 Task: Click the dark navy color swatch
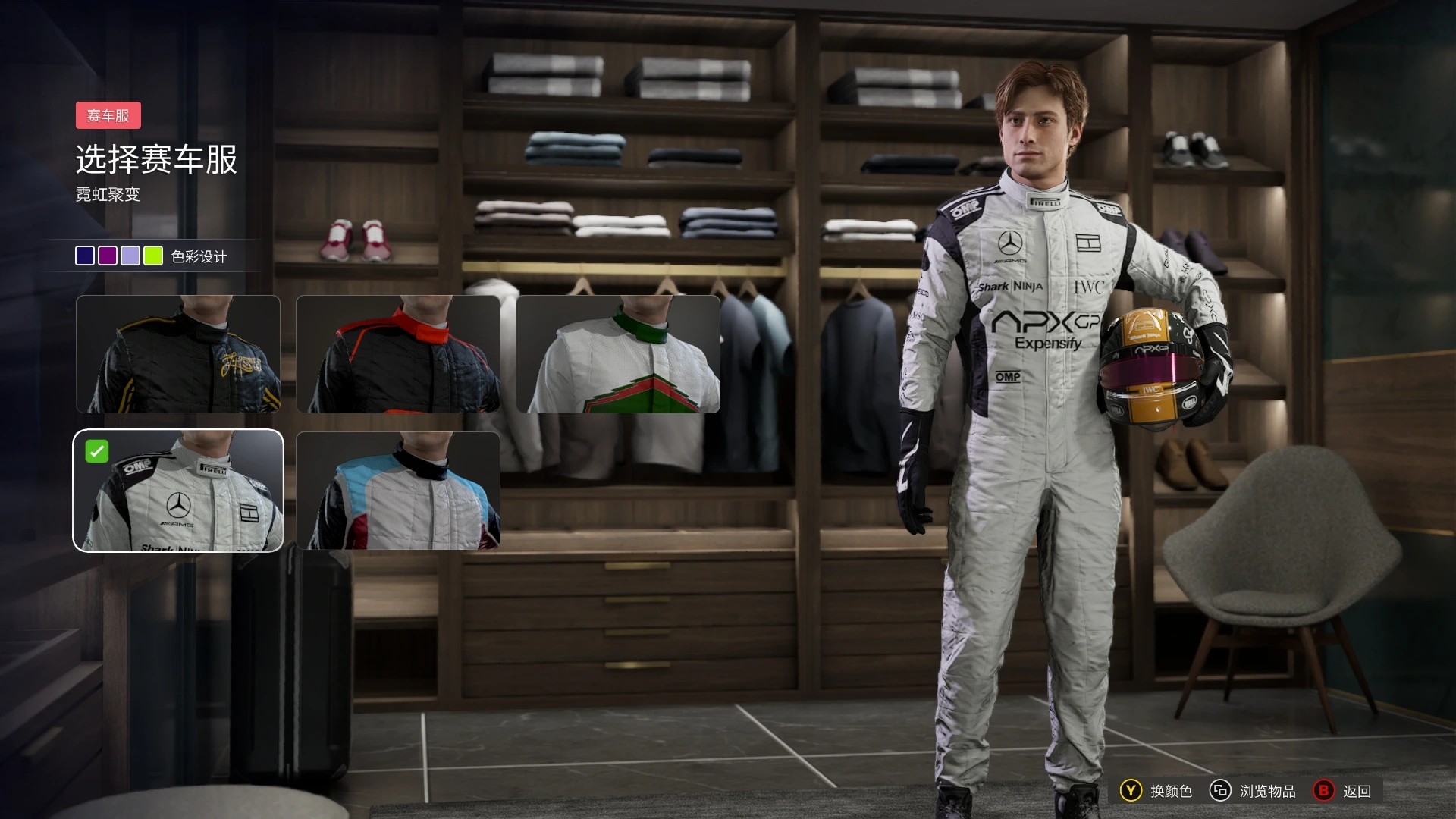tap(85, 256)
